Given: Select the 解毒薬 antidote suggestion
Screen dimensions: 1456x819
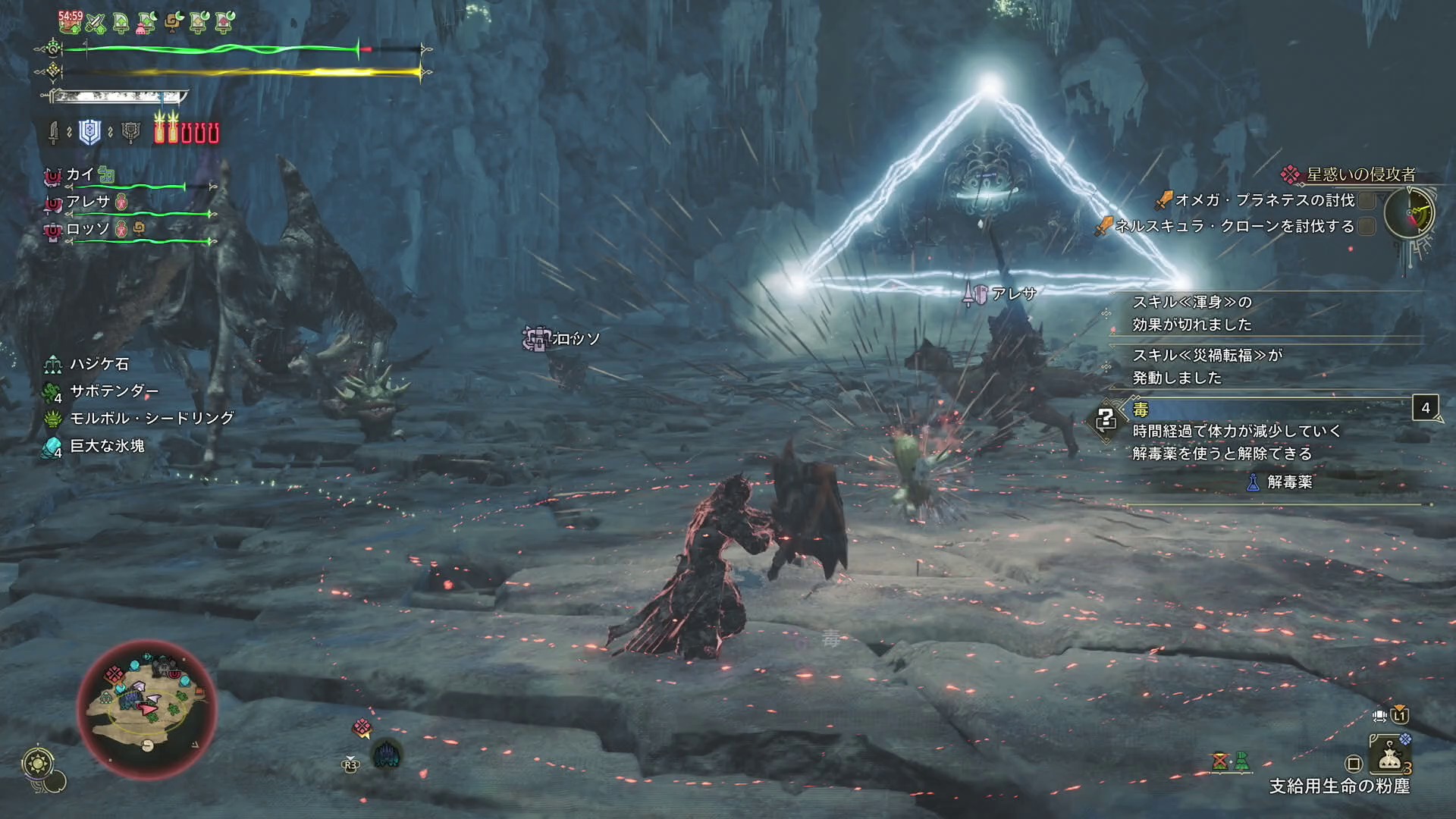Looking at the screenshot, I should 1288,482.
